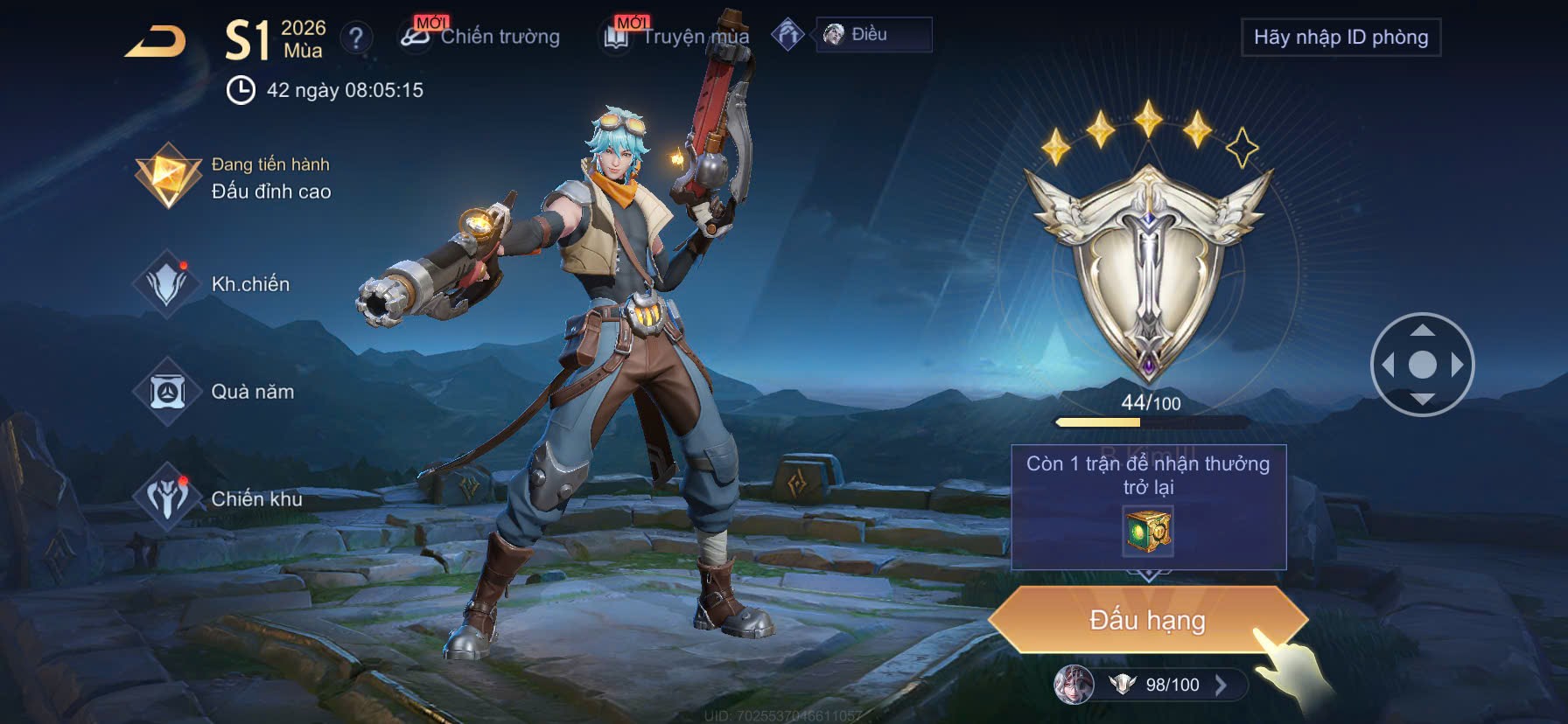Click the blue hero-role icon beside Điều

[x=787, y=35]
